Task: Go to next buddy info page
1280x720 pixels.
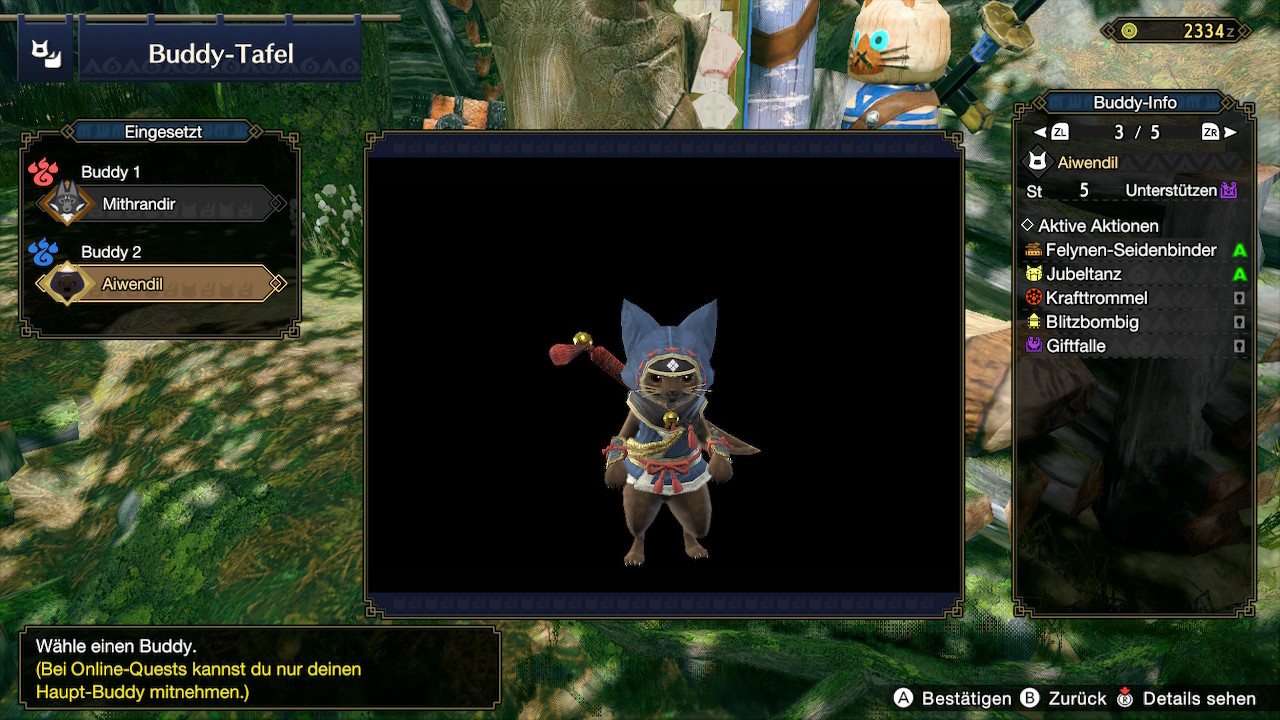Action: pyautogui.click(x=1218, y=132)
